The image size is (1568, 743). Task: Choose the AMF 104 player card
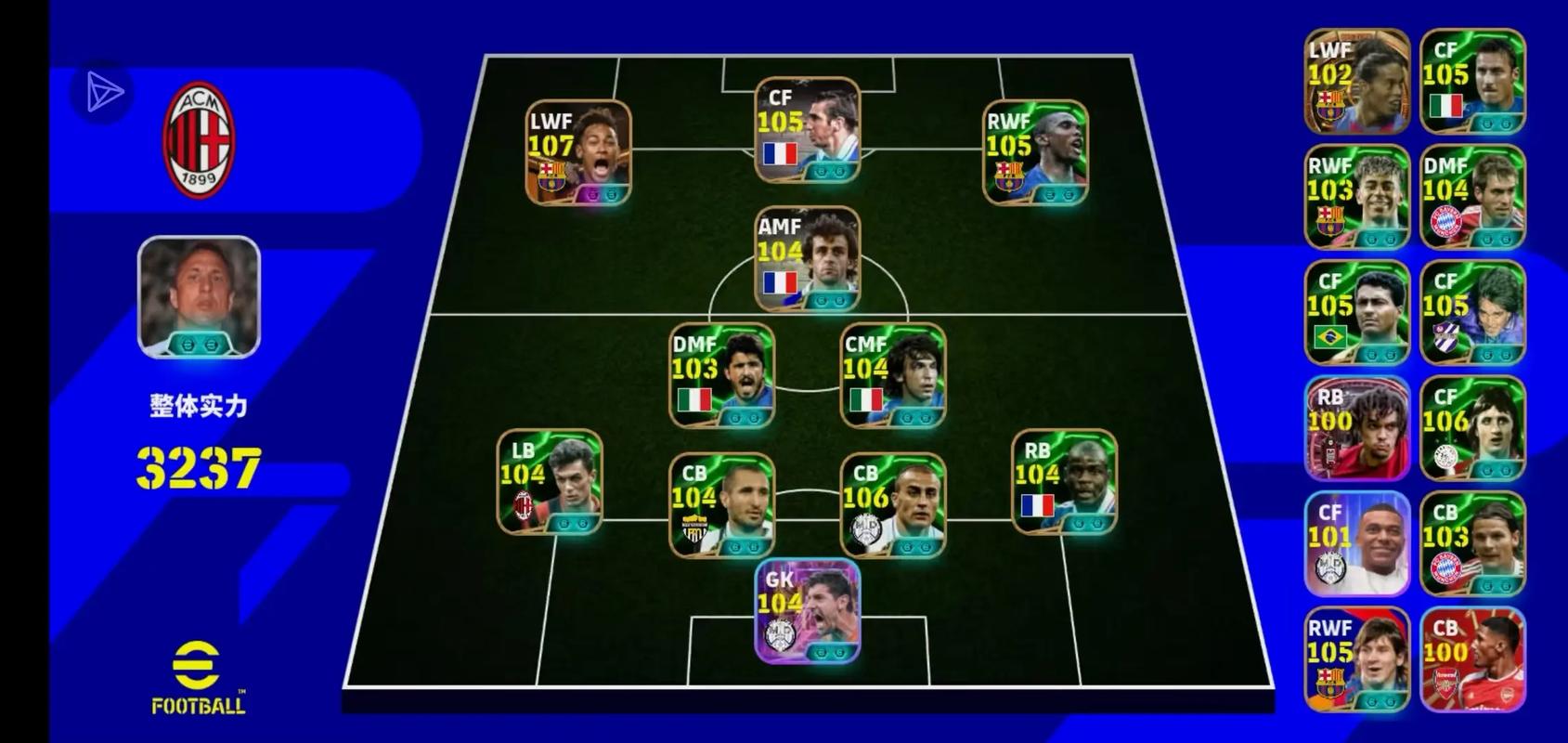(807, 259)
